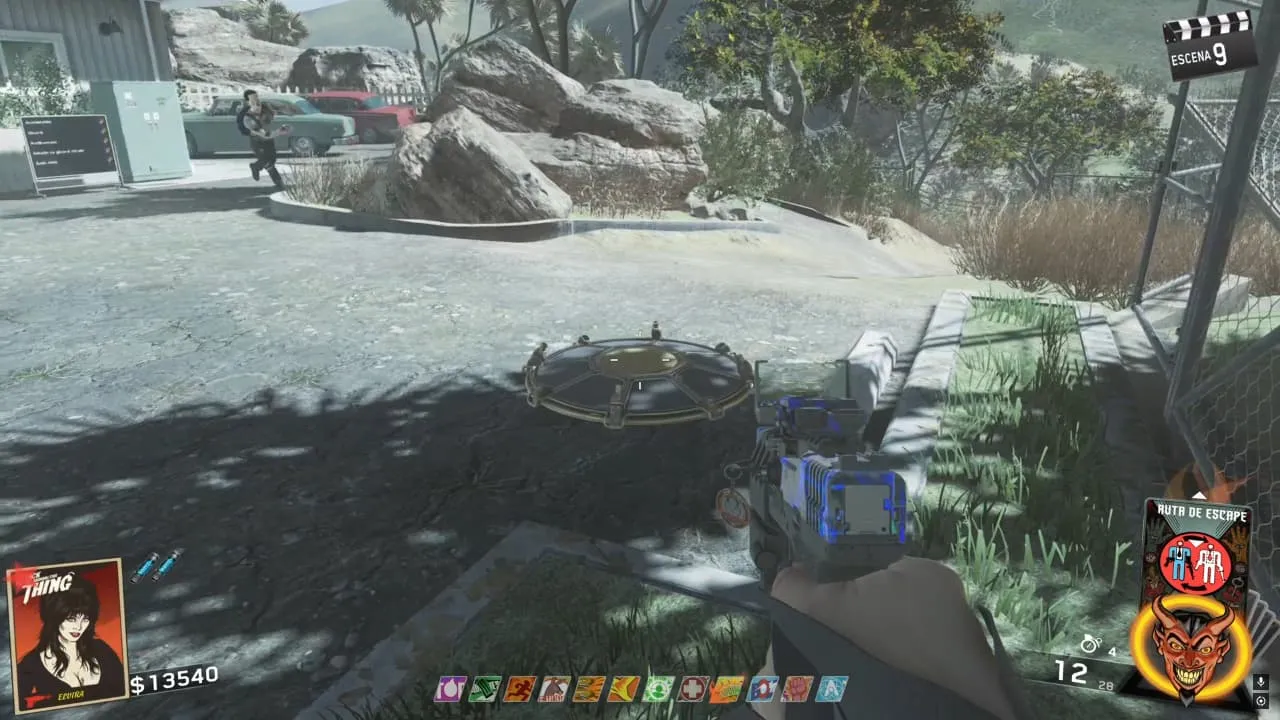
Task: Click the Escena 9 clapperboard indicator
Action: [x=1210, y=43]
